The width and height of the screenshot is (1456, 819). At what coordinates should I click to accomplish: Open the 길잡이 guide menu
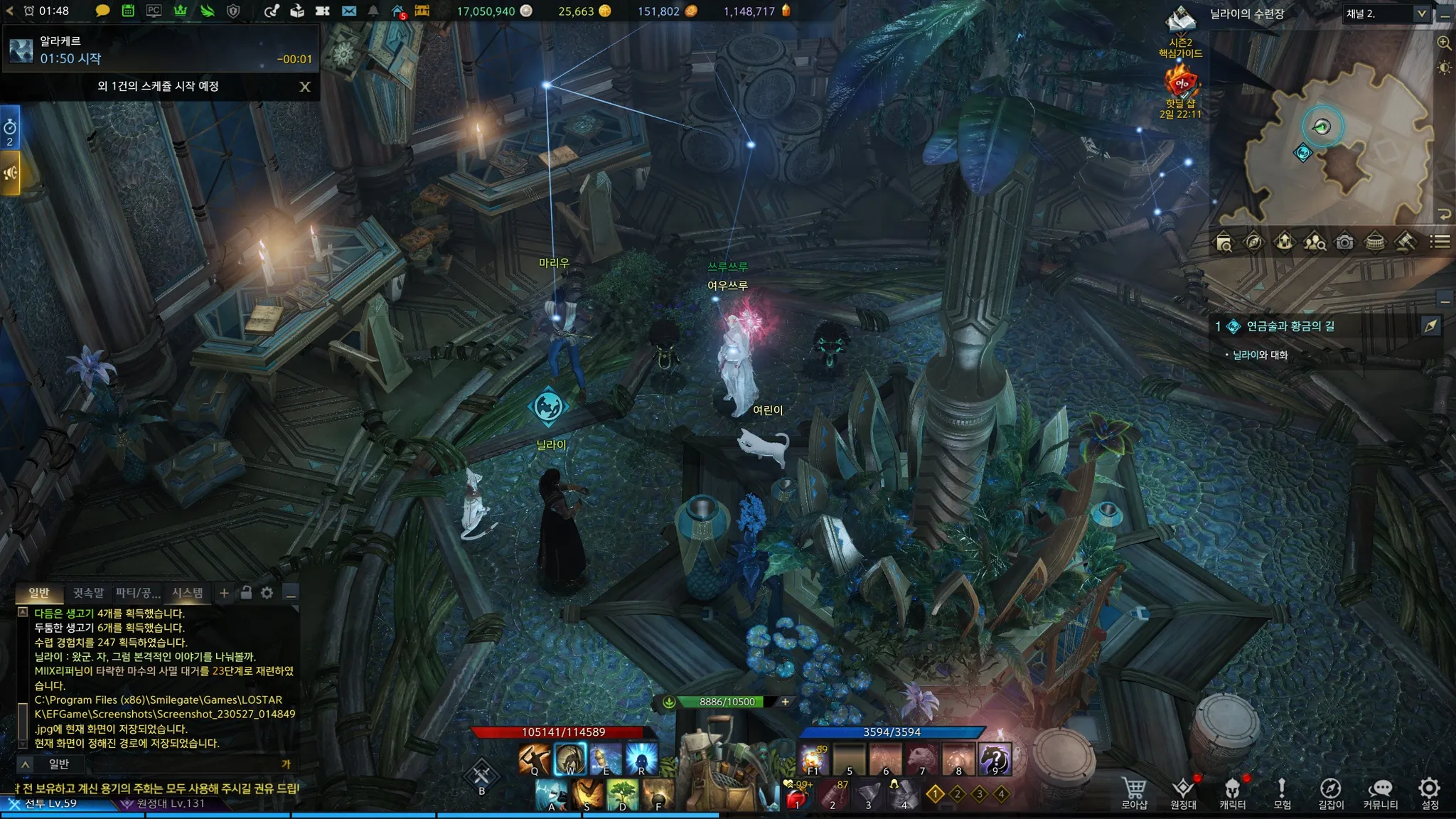1331,792
